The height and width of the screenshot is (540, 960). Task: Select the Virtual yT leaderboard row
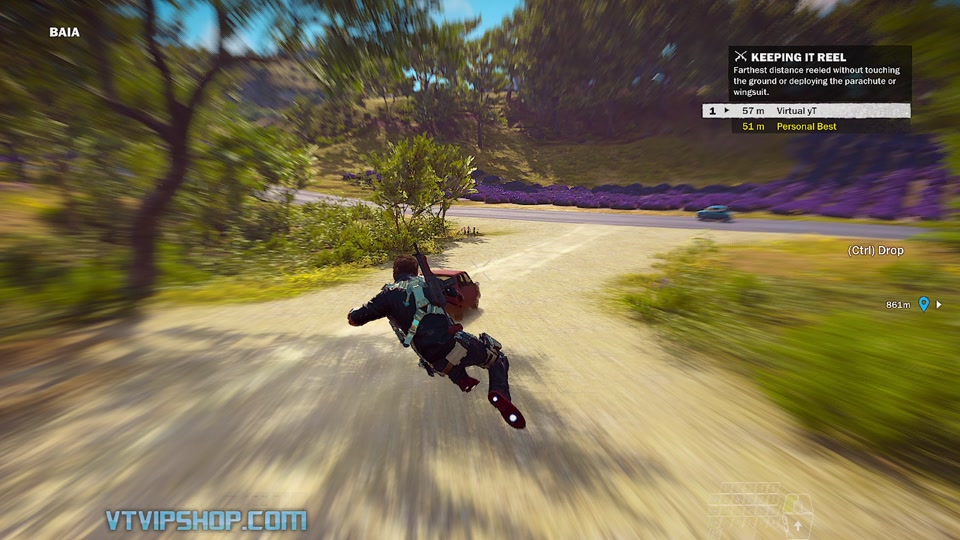pyautogui.click(x=807, y=111)
